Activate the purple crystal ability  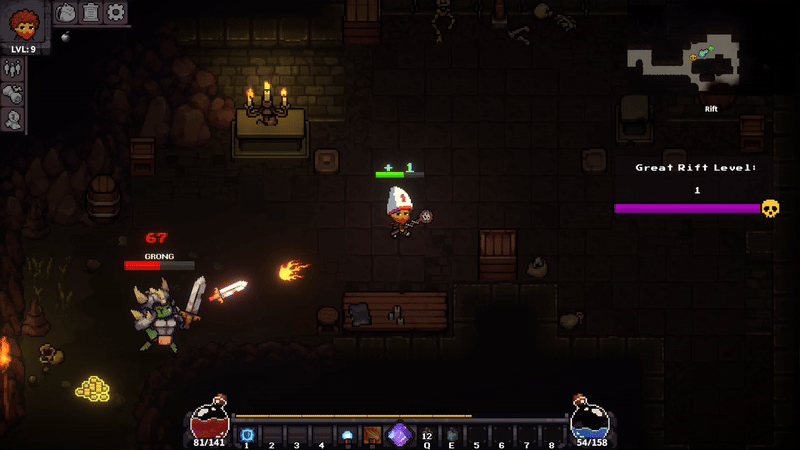click(x=399, y=435)
